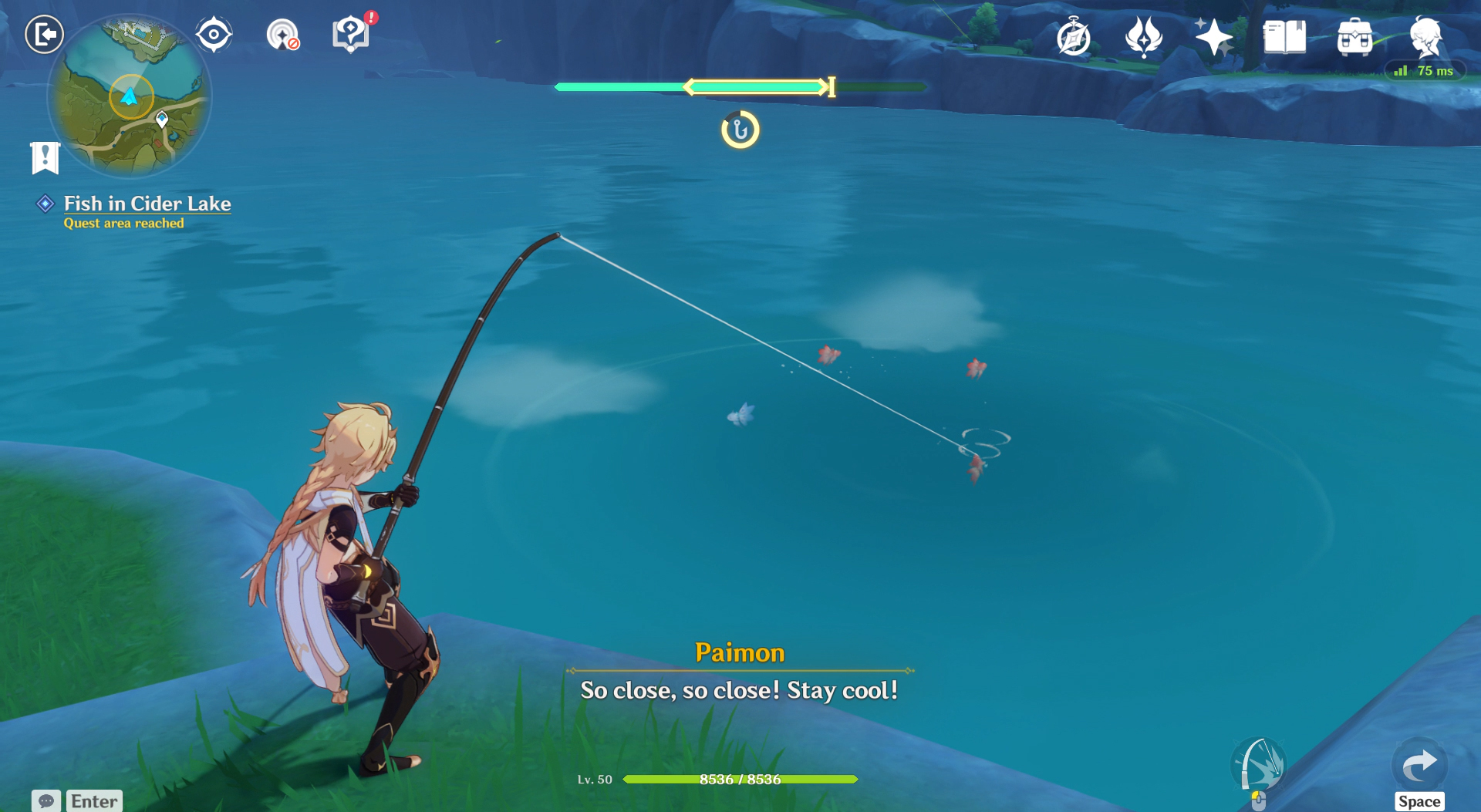The width and height of the screenshot is (1481, 812).
Task: Open the tutorial guide with notification badge
Action: point(351,35)
